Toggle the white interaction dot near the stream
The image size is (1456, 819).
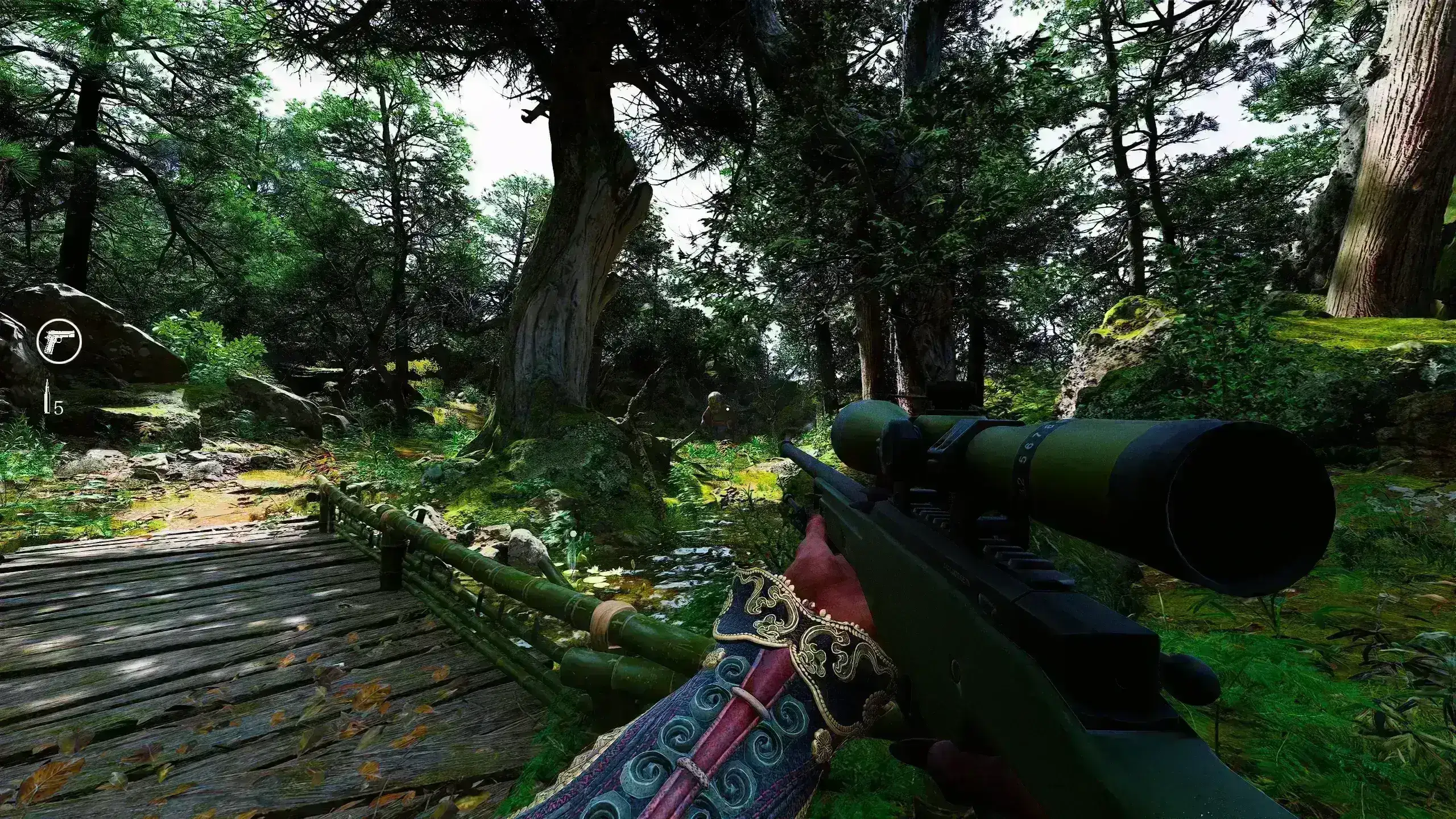coord(573,533)
